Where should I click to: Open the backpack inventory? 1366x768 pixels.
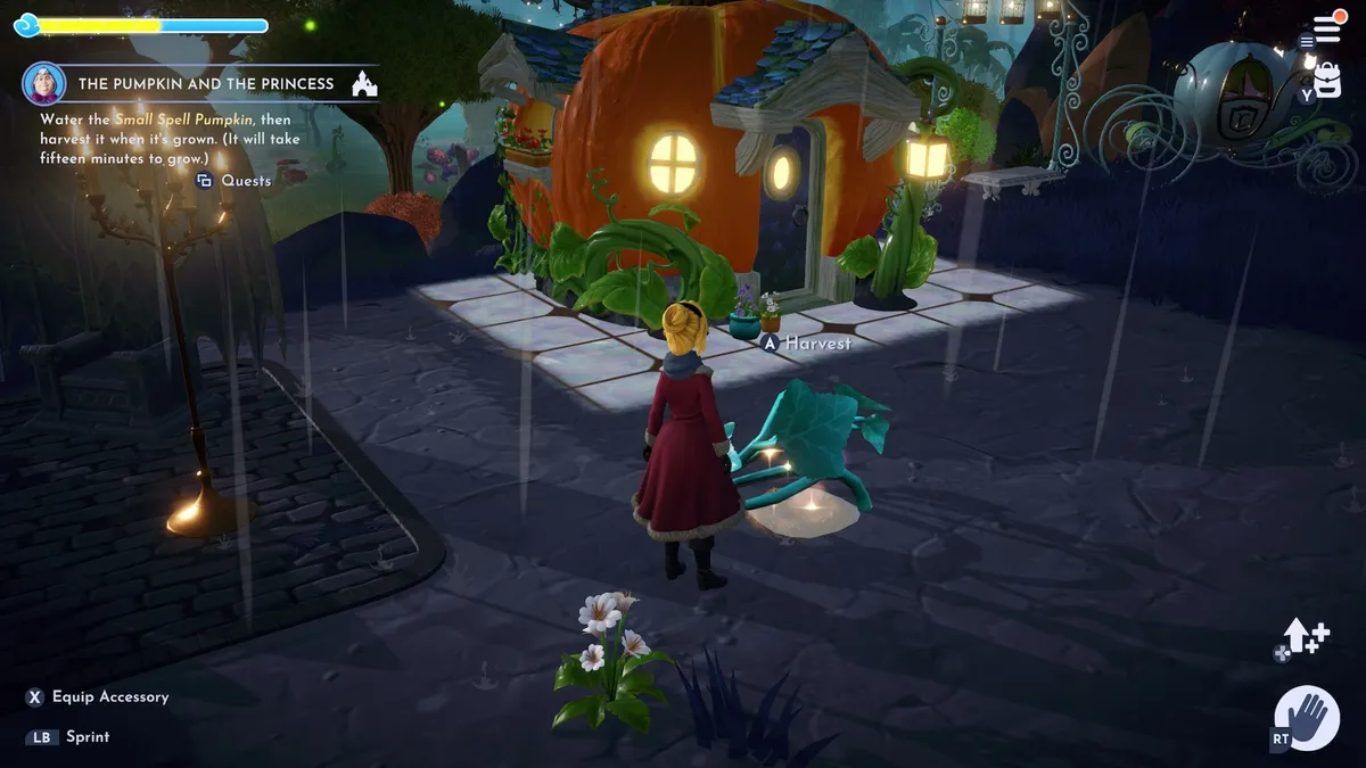tap(1328, 80)
